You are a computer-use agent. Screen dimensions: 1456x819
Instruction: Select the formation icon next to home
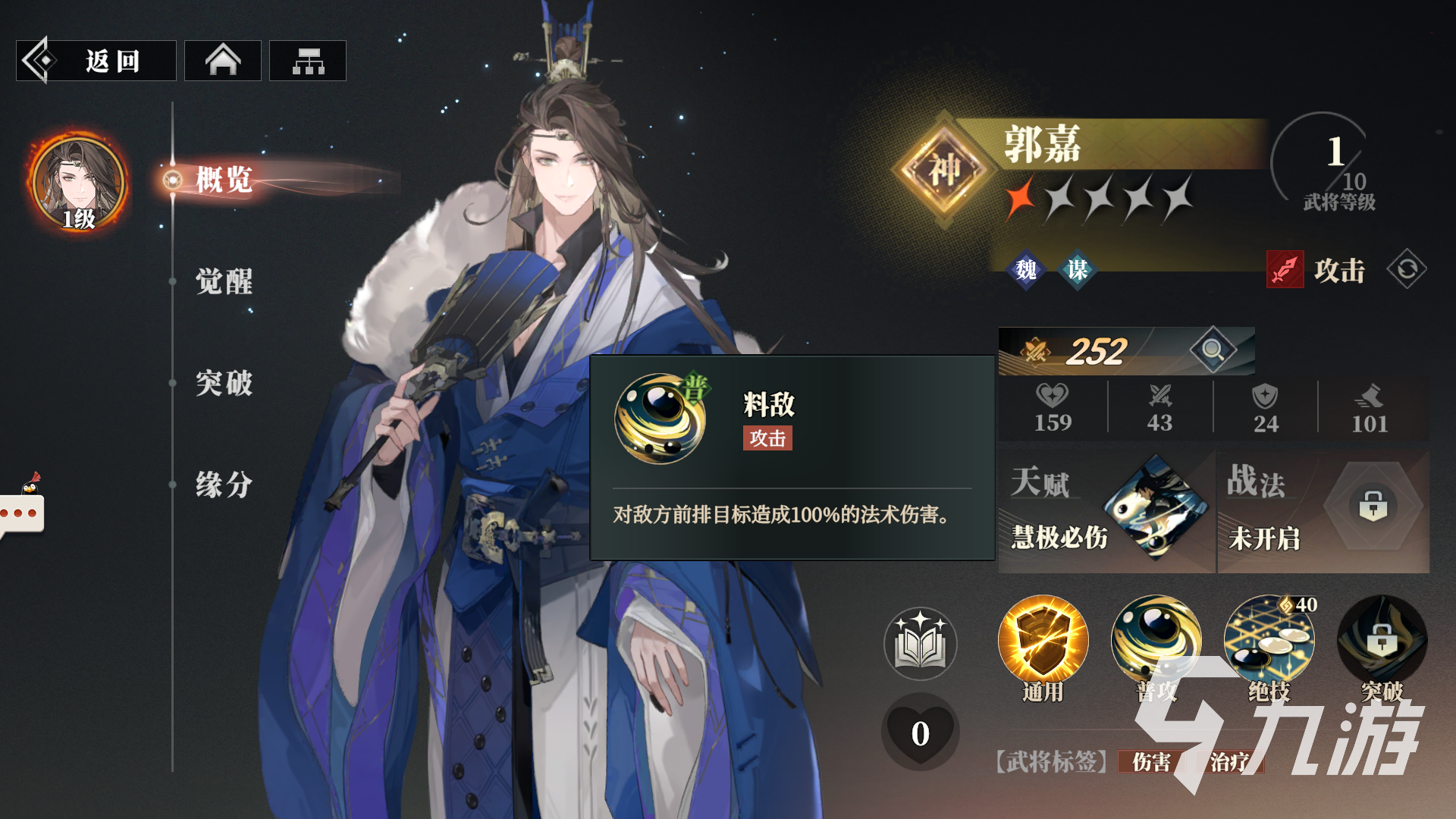[307, 60]
